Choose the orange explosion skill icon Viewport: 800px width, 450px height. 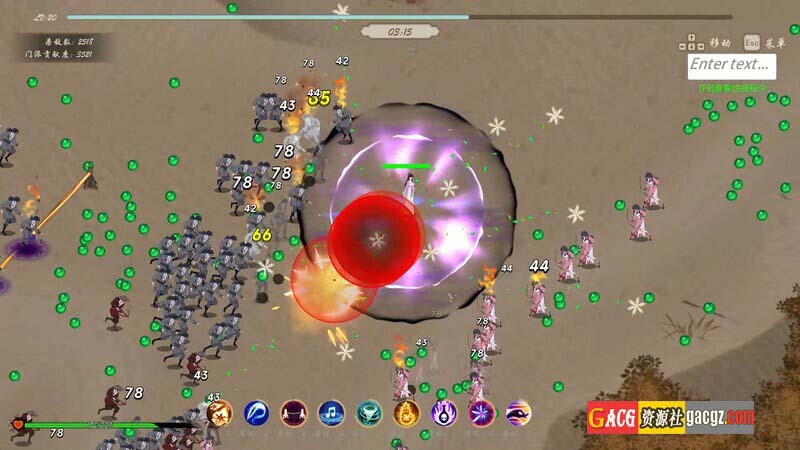tap(219, 412)
